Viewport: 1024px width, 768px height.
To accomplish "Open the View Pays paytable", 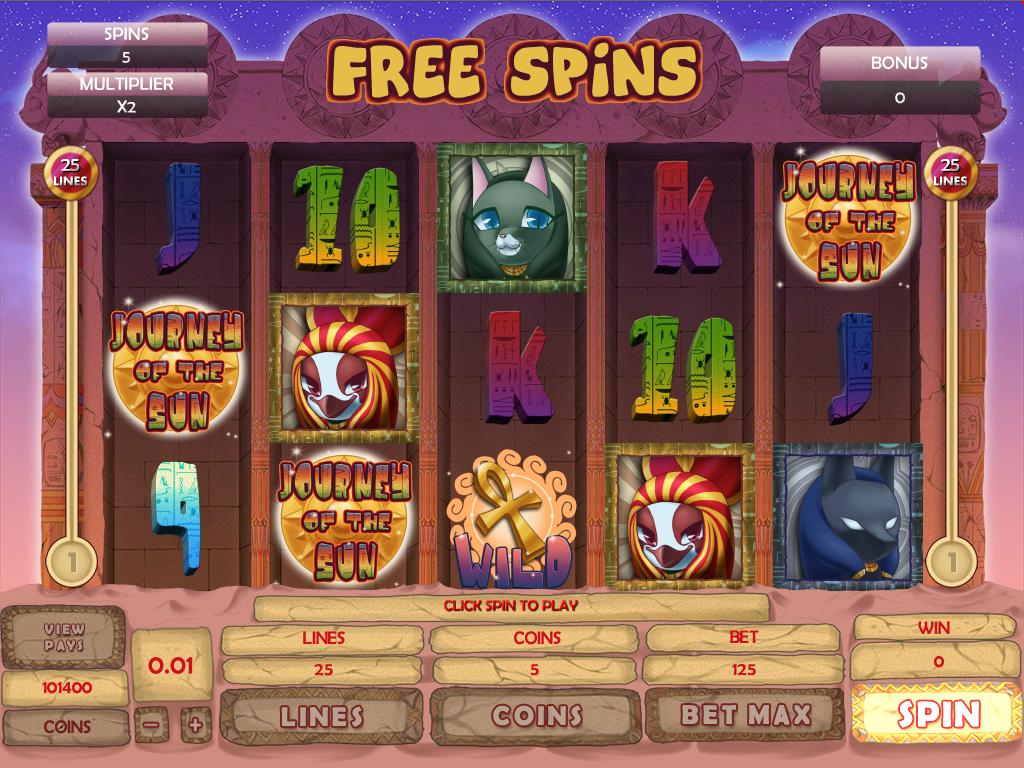I will [64, 637].
